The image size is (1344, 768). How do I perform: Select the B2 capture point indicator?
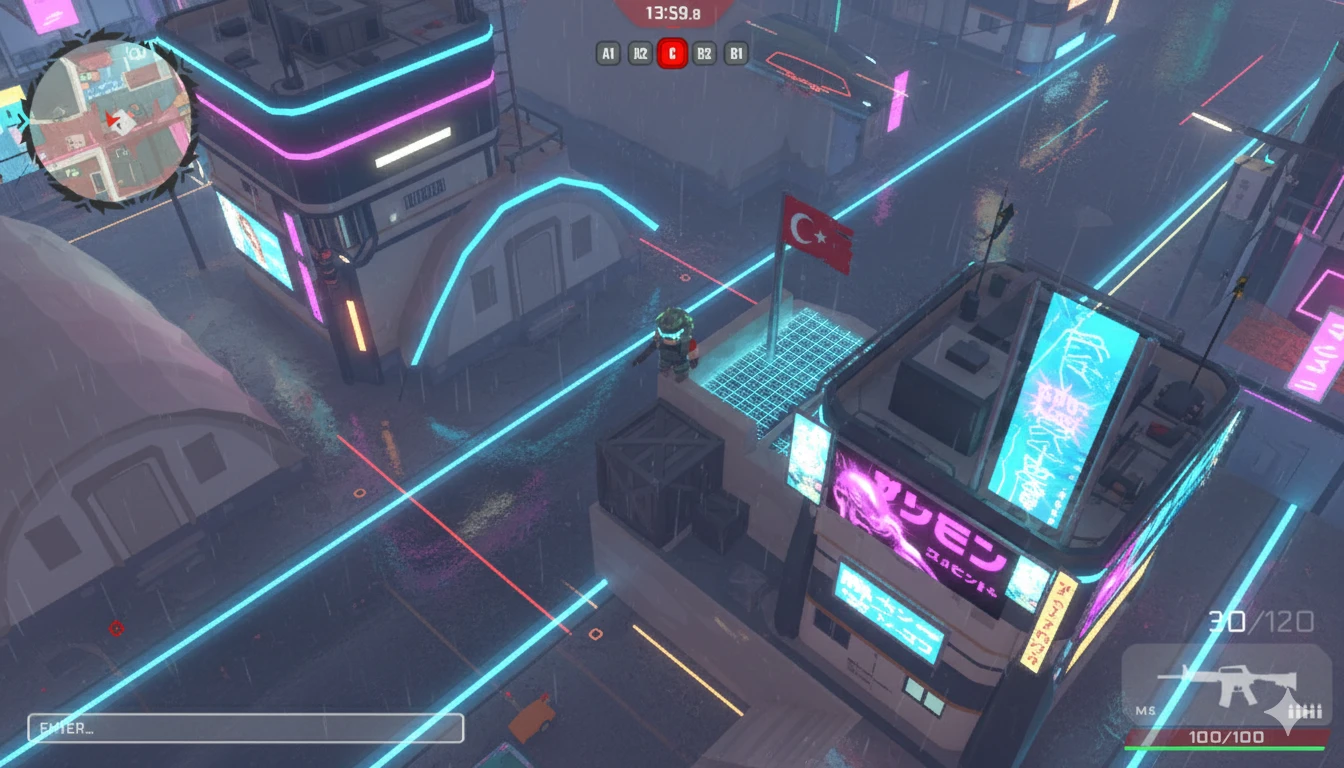tap(704, 54)
